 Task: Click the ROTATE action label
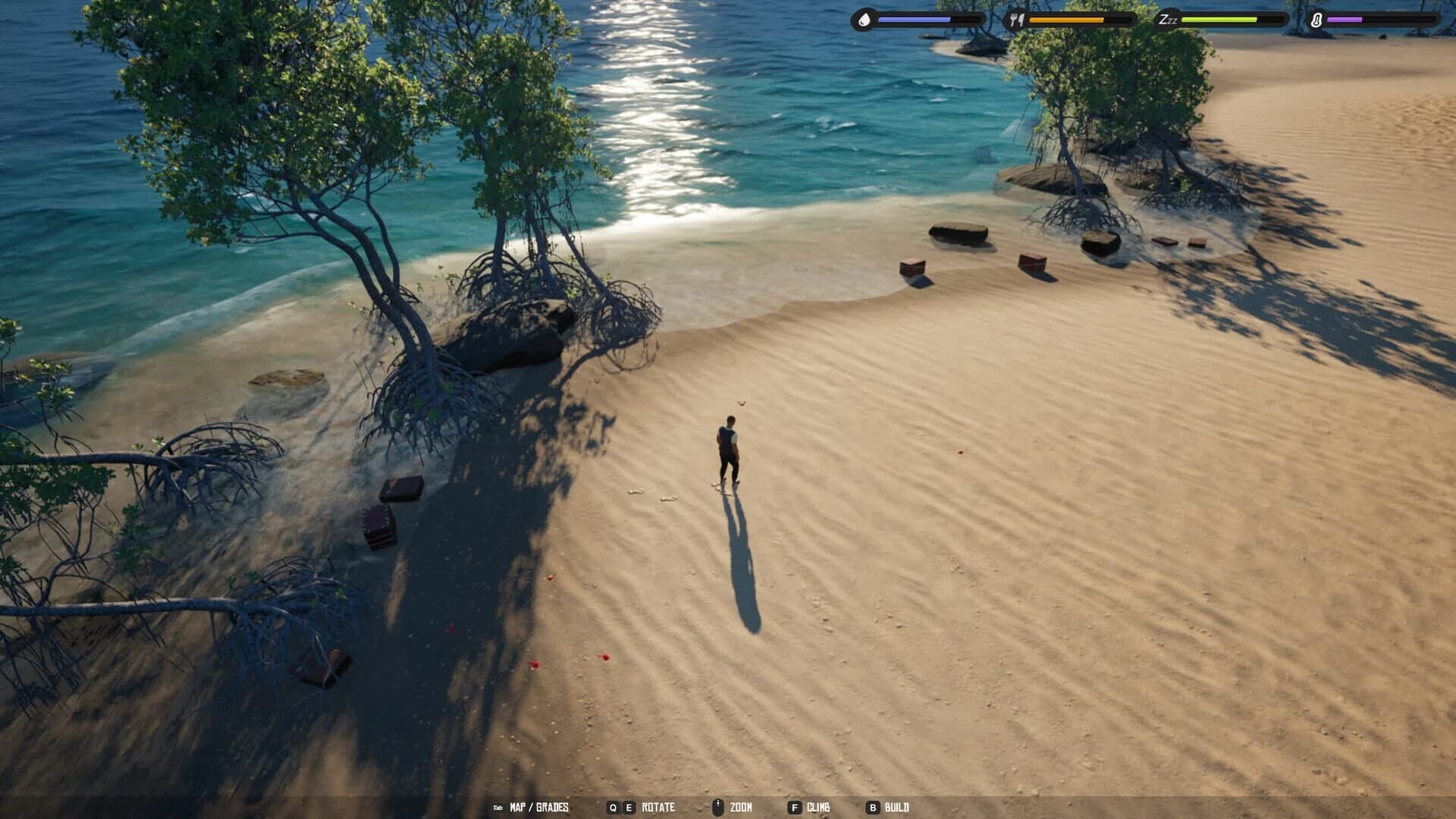coord(661,808)
